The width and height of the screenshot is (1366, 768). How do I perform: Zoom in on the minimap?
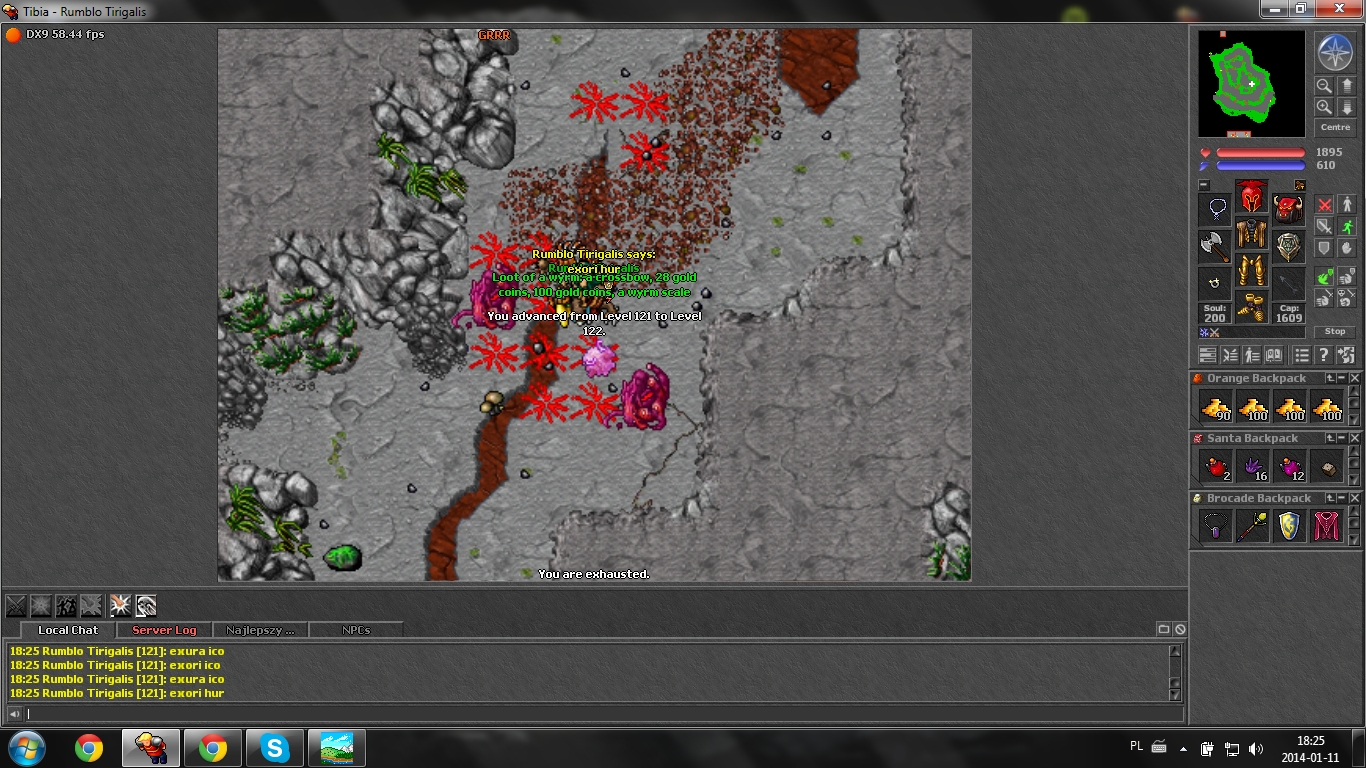(x=1323, y=107)
